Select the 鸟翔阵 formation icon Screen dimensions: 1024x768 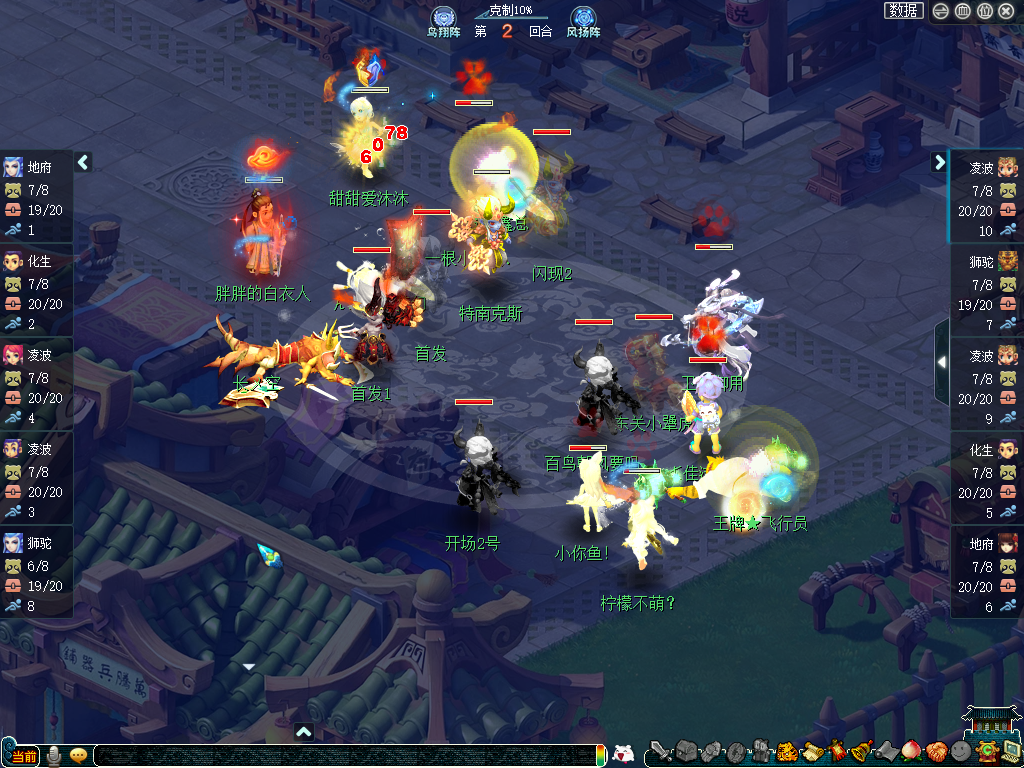coord(443,19)
